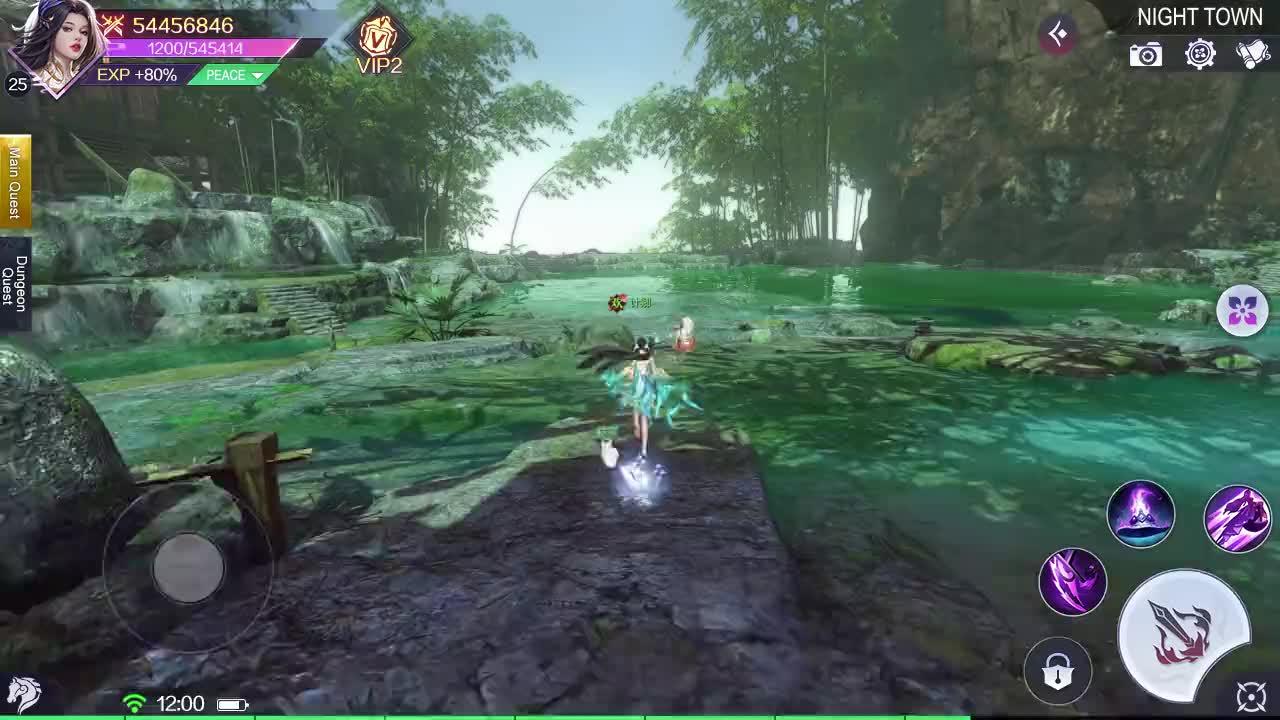Open the events scroll icon
1280x720 pixels.
(1251, 54)
